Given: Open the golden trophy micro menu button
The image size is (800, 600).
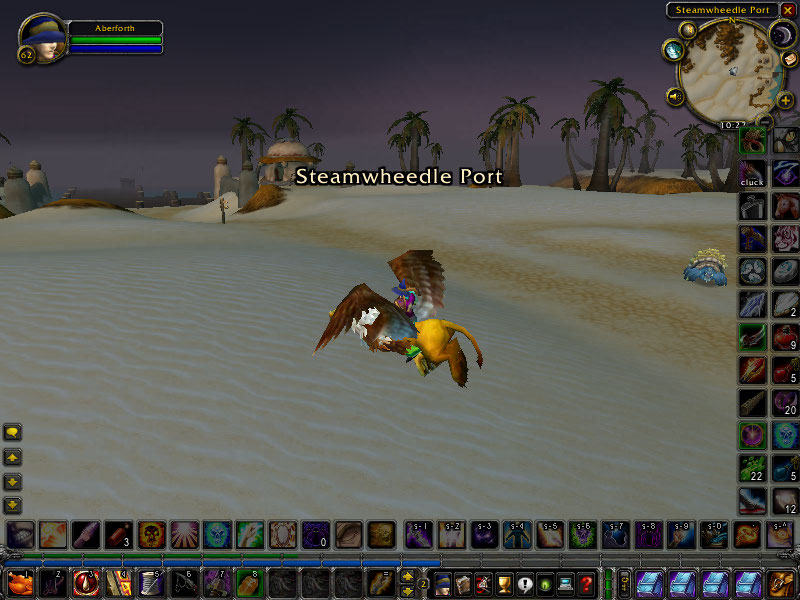Looking at the screenshot, I should [x=504, y=582].
